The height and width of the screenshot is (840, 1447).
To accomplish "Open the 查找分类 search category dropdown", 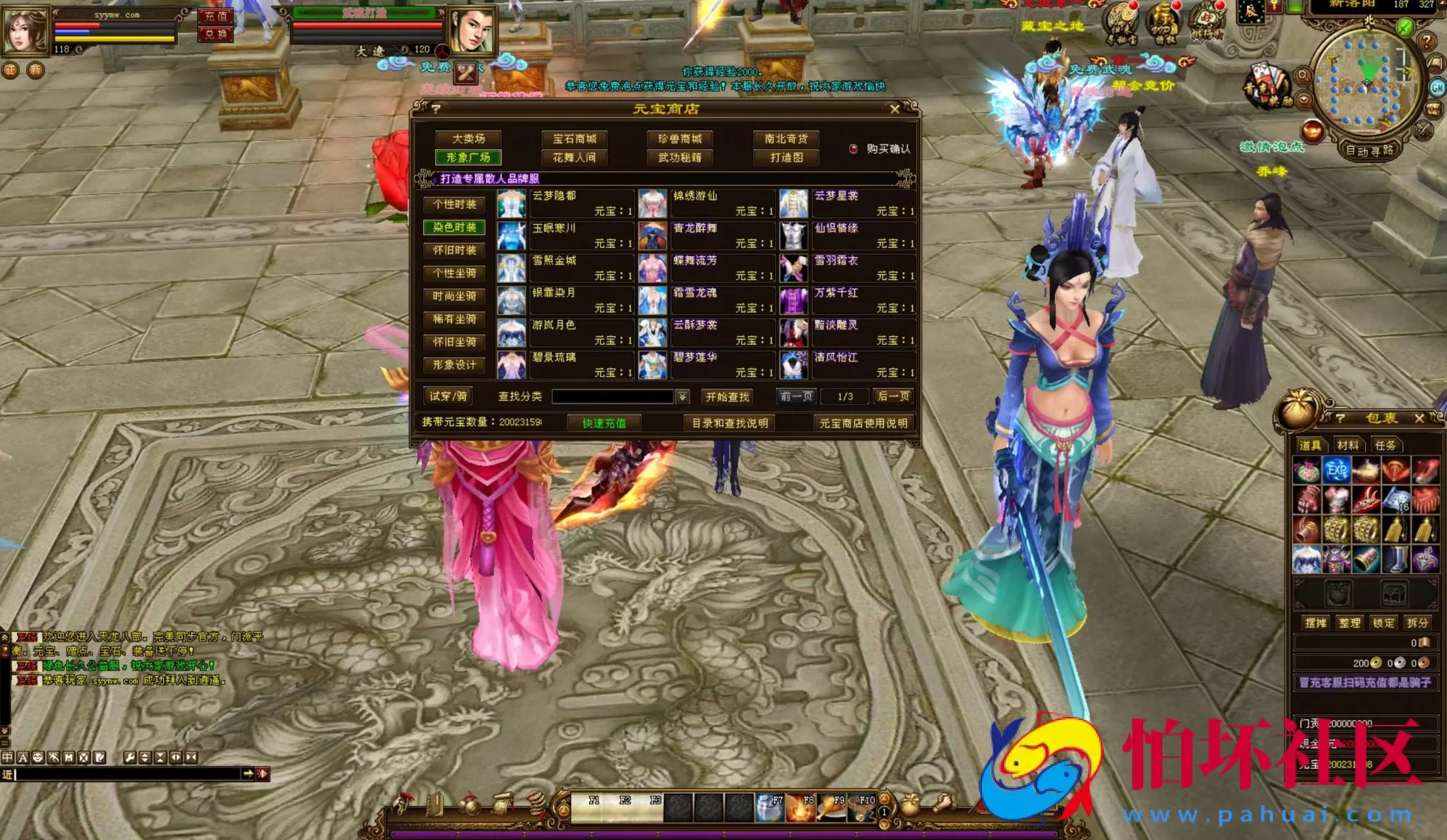I will (x=683, y=396).
